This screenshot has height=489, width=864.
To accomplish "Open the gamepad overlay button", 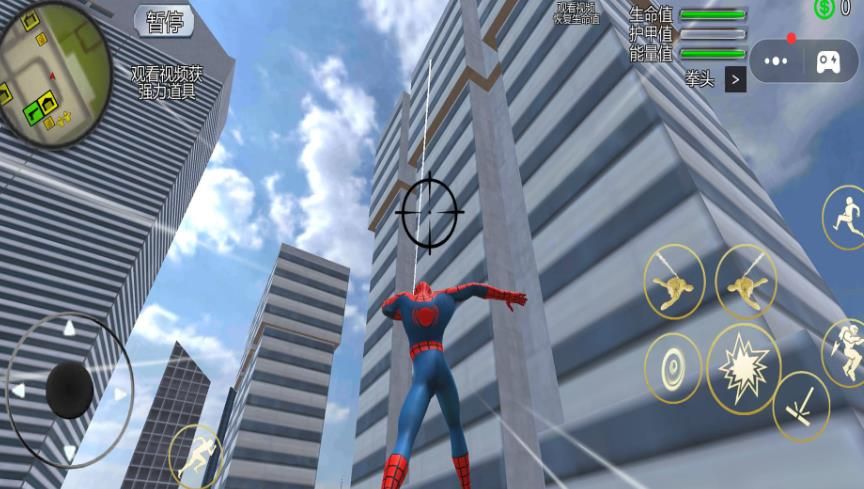I will (828, 61).
